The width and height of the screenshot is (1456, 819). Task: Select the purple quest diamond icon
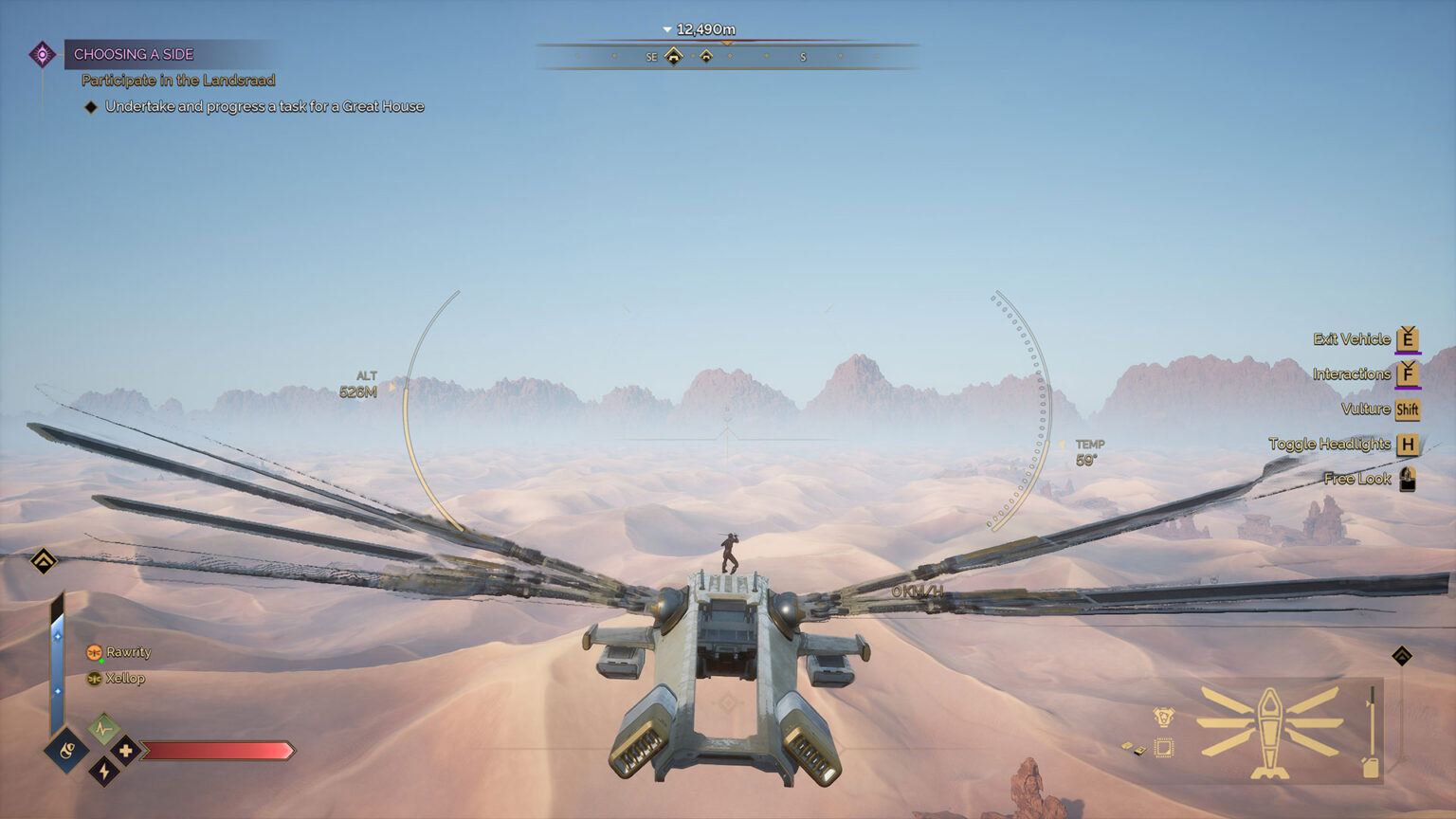point(42,54)
